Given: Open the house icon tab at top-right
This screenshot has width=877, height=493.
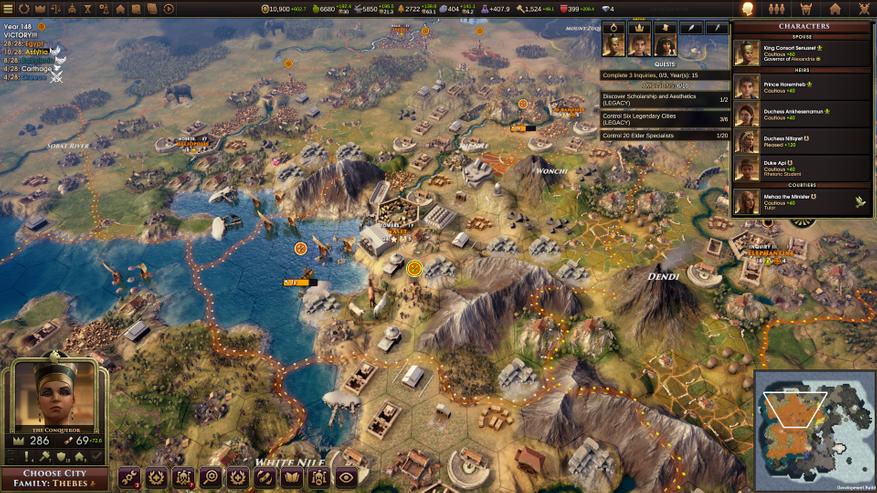Looking at the screenshot, I should coord(834,8).
